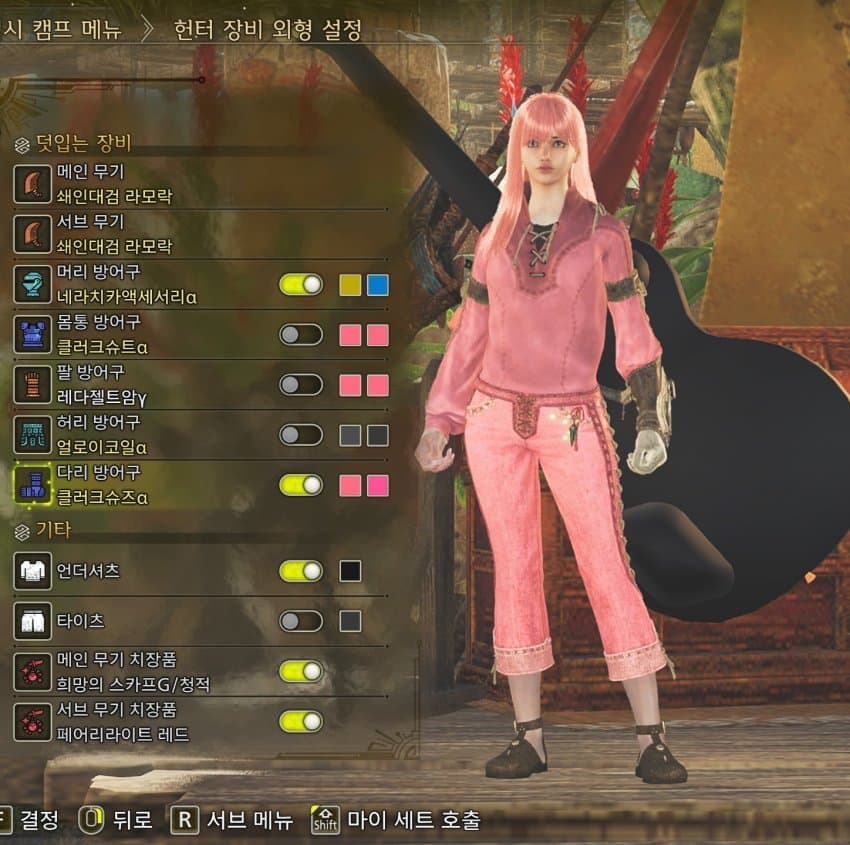Turn on the 타이츠 toggle
Screen dimensions: 850x845
(301, 621)
